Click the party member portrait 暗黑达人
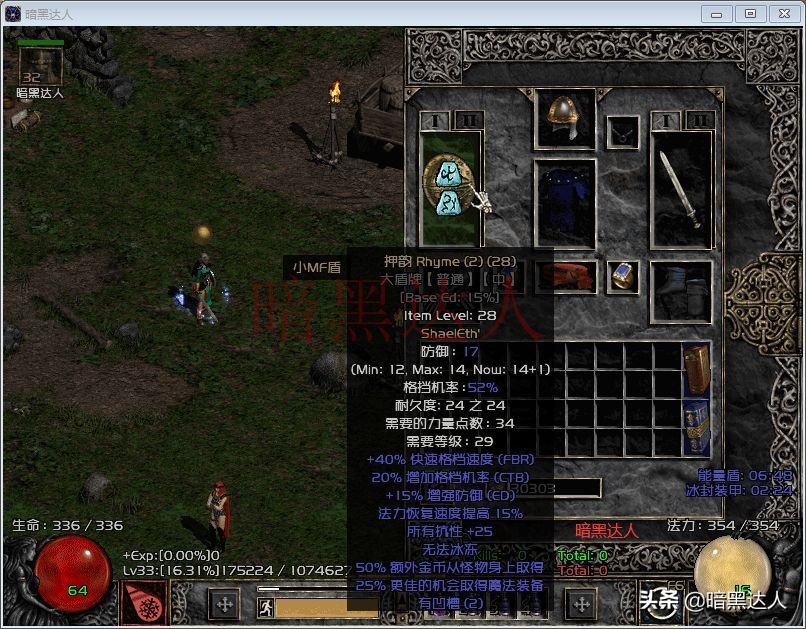The image size is (806, 629). (41, 66)
